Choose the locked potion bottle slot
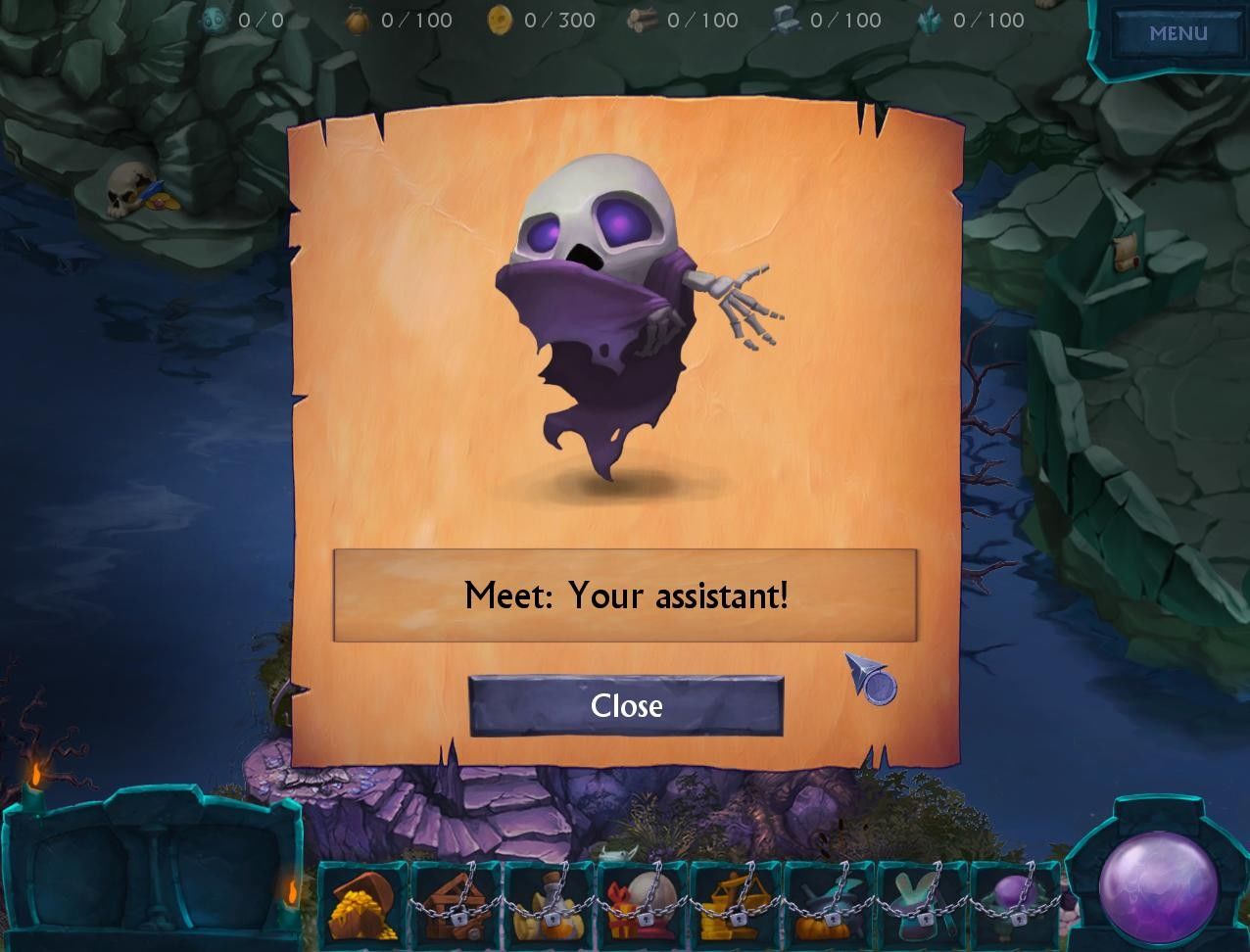Viewport: 1250px width, 952px height. [x=549, y=904]
